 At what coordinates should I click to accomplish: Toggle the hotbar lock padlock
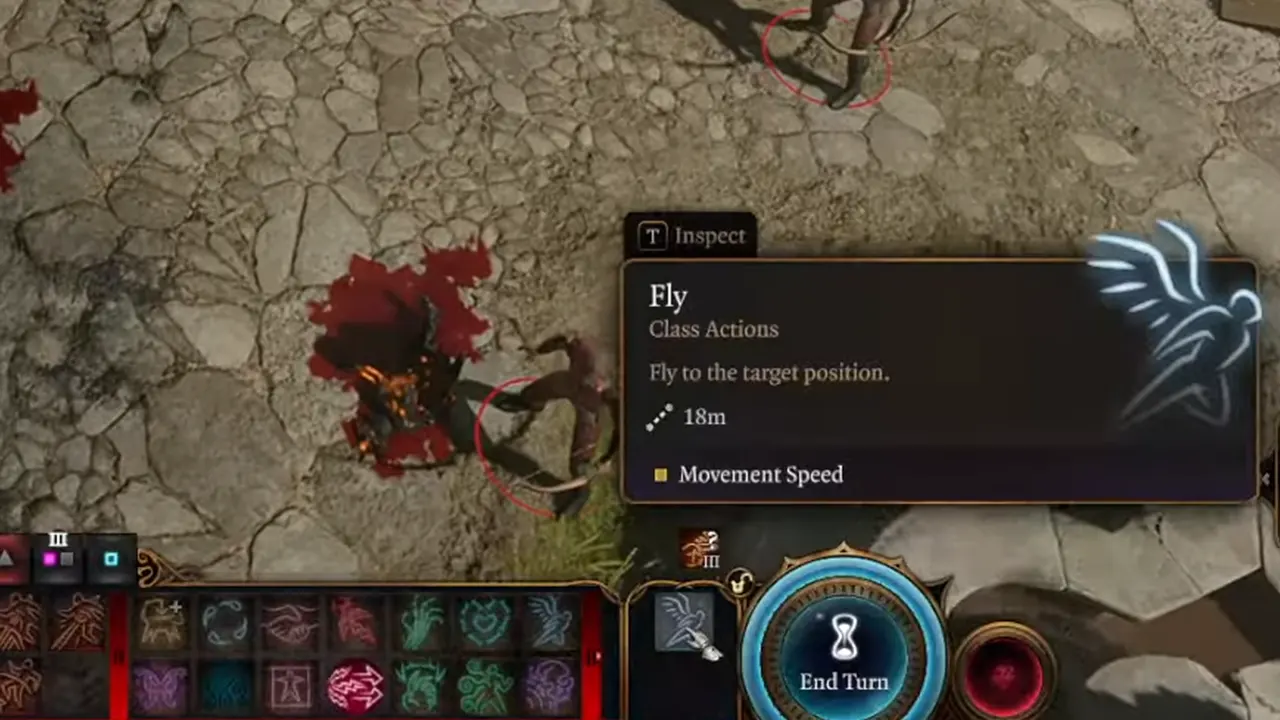[x=739, y=583]
